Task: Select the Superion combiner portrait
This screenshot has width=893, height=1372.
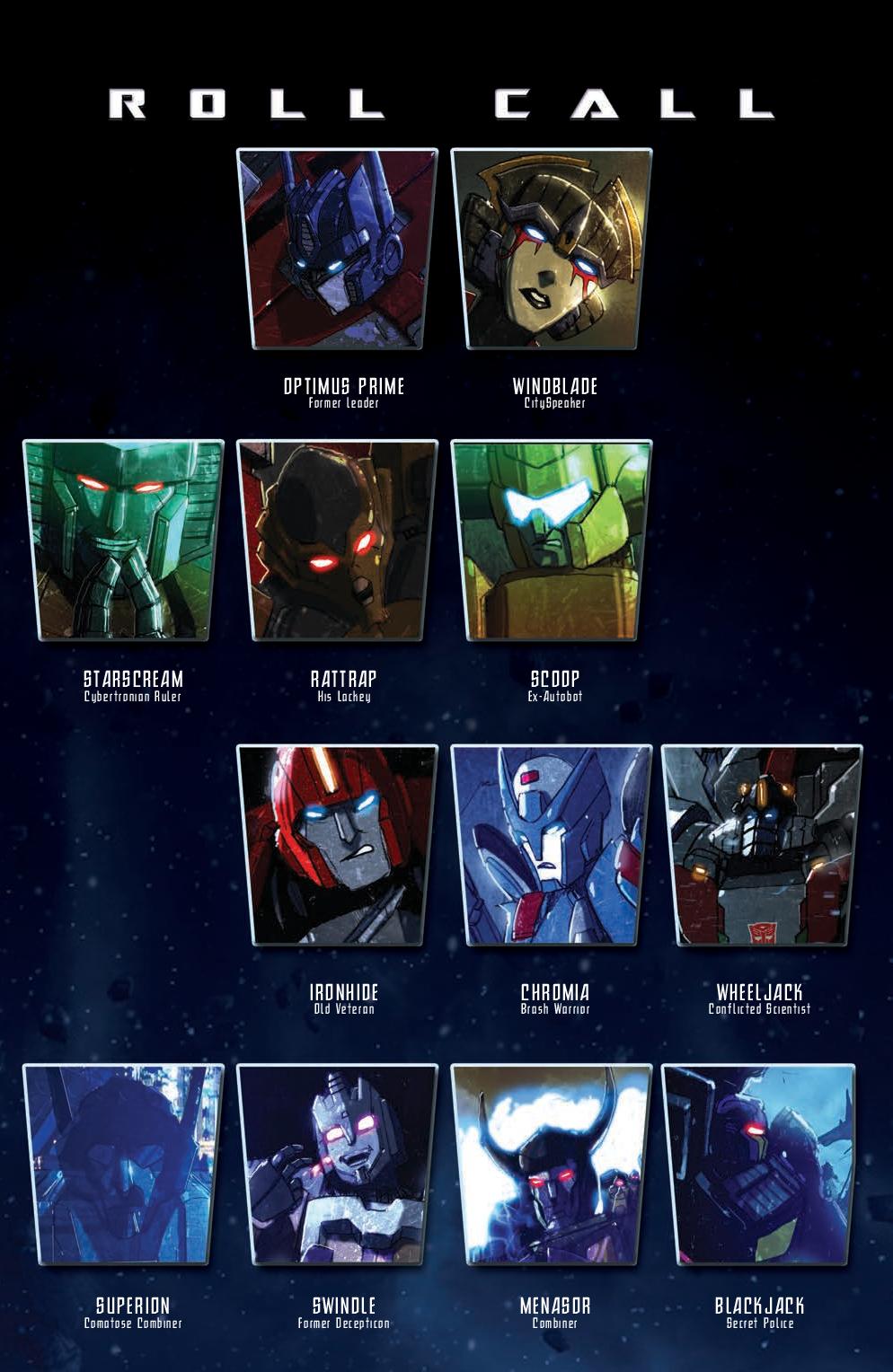Action: point(123,1165)
